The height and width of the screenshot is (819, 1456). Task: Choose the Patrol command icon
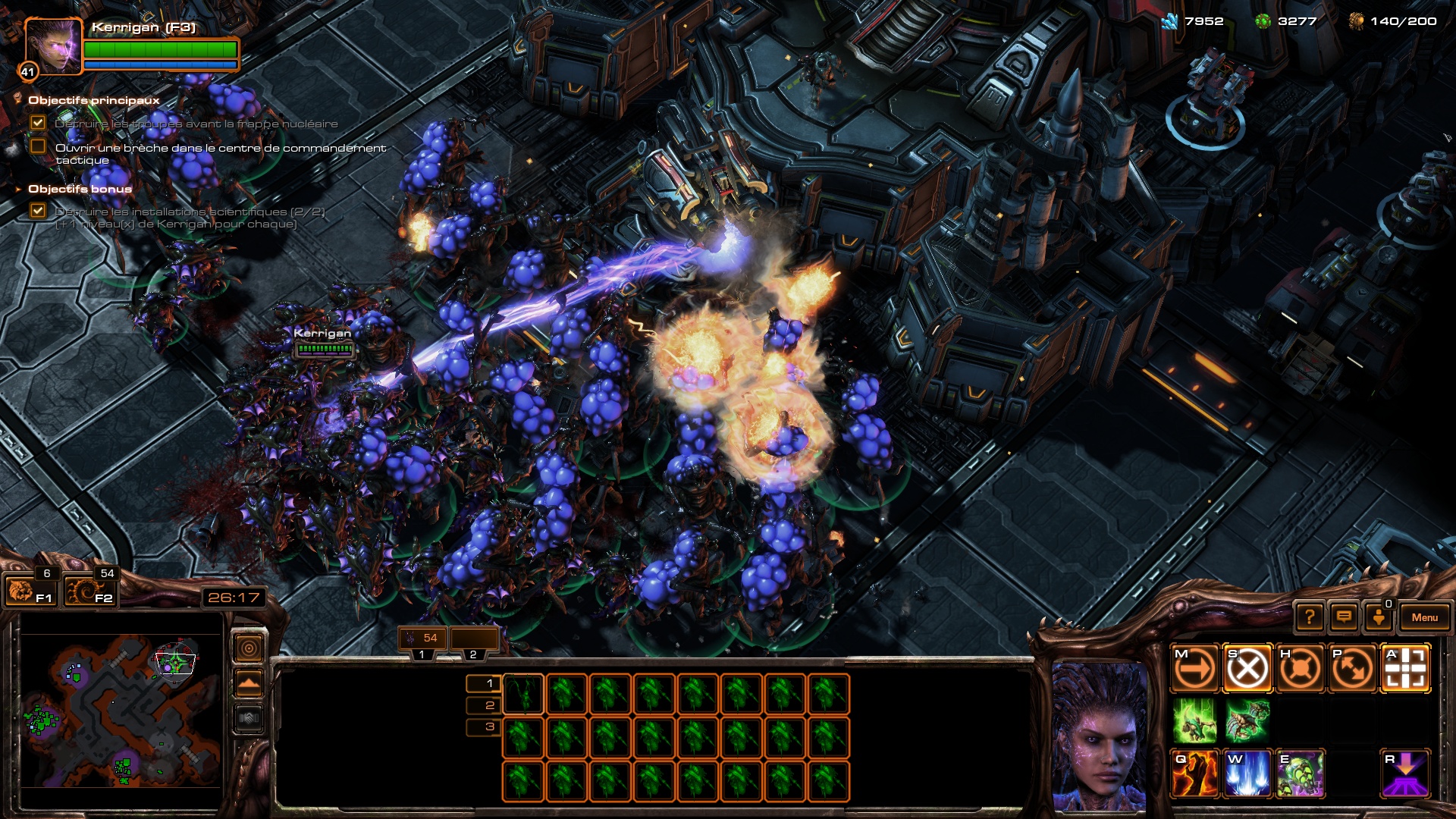[x=1352, y=669]
